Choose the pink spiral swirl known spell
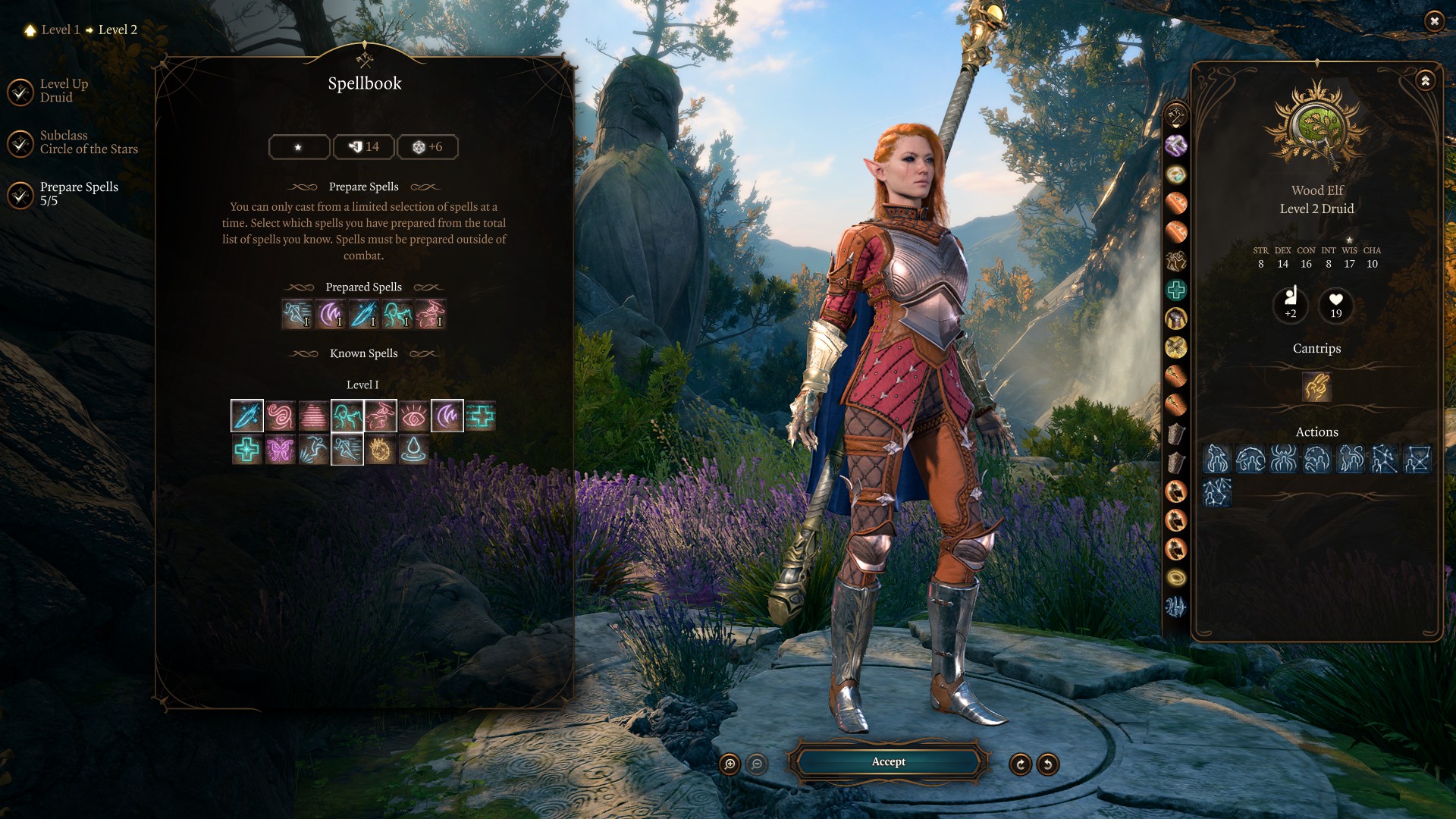The image size is (1456, 819). pyautogui.click(x=281, y=416)
